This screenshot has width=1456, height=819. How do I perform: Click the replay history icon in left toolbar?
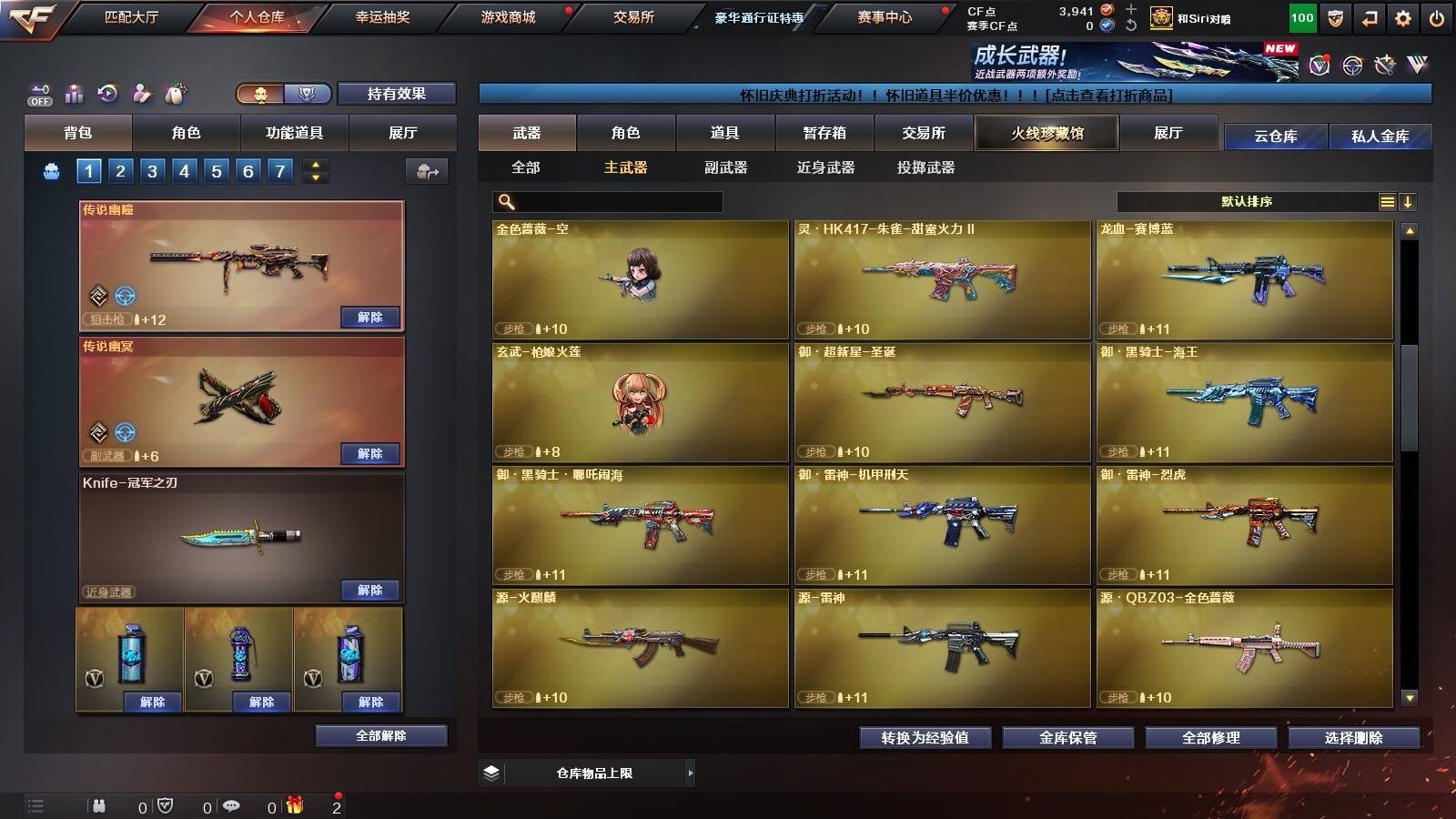click(108, 92)
